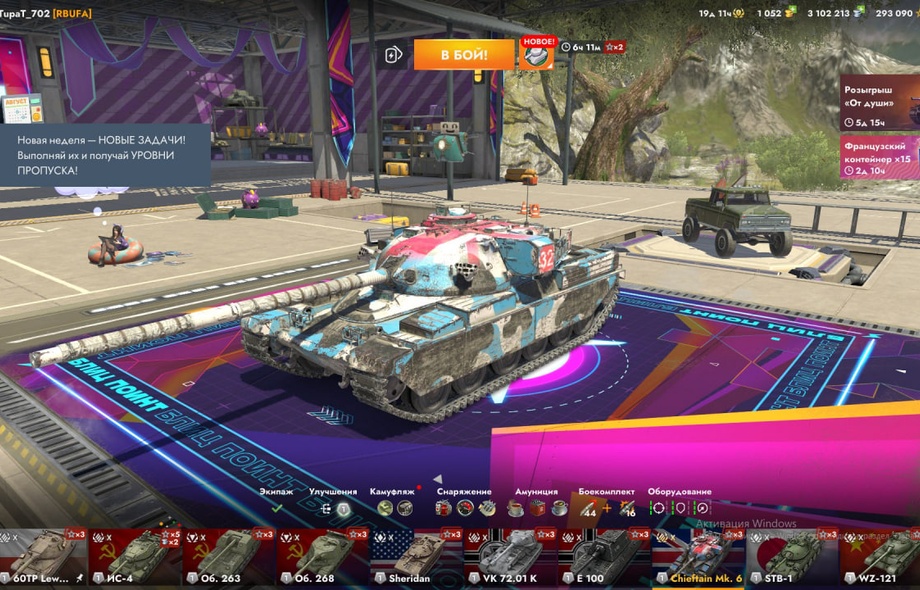Choose the Об. 263 tank destroyer

[229, 558]
